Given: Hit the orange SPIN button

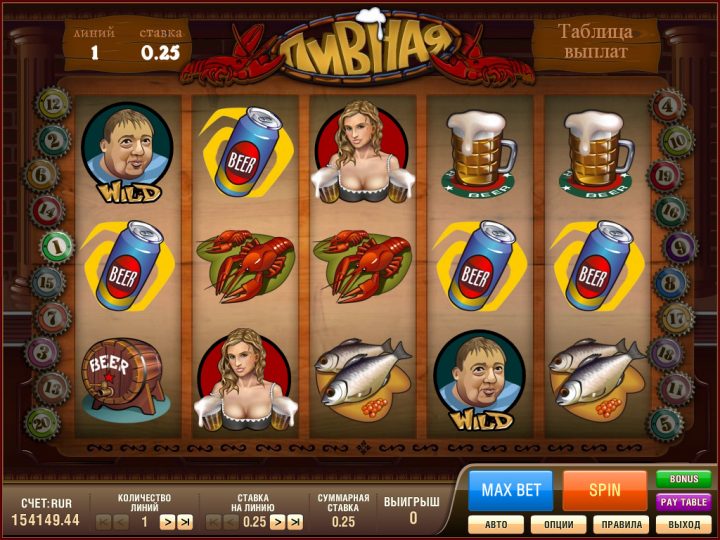Looking at the screenshot, I should click(604, 490).
